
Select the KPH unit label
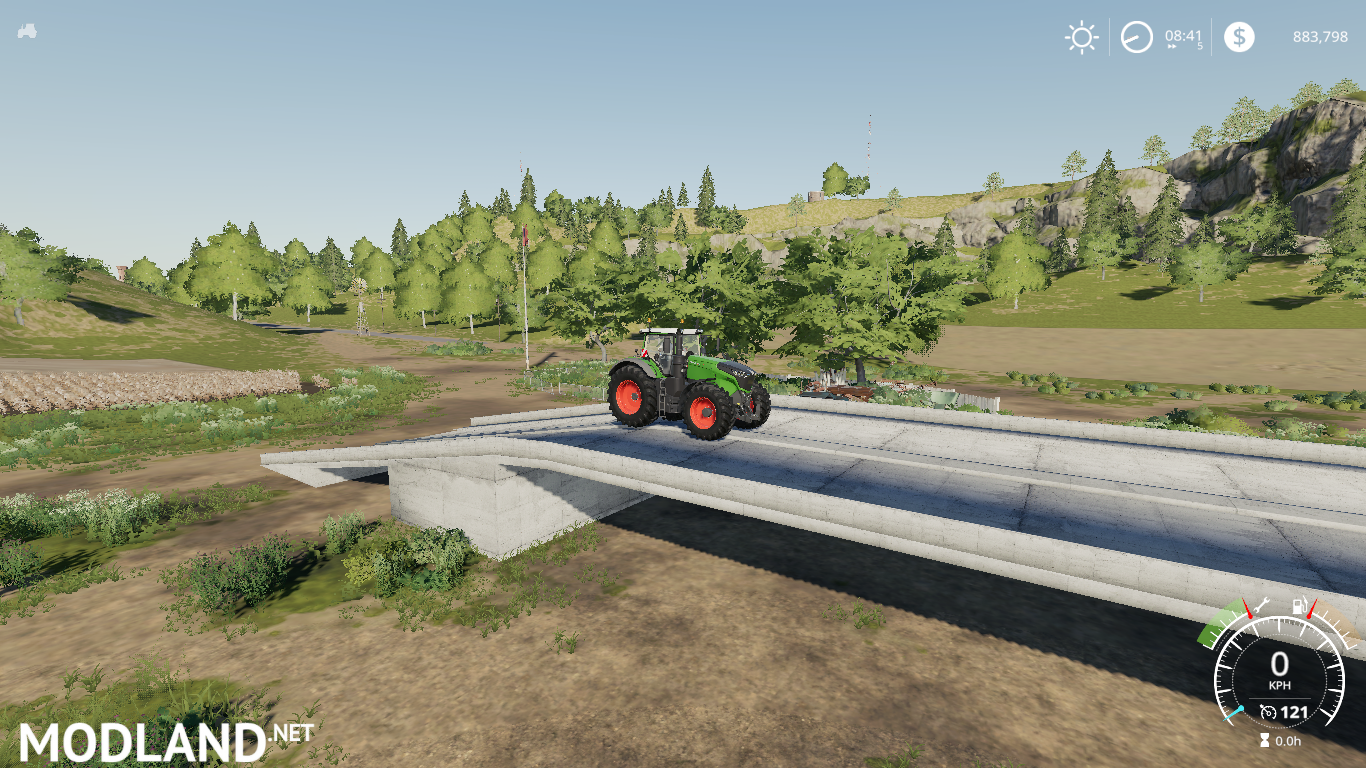click(x=1280, y=685)
